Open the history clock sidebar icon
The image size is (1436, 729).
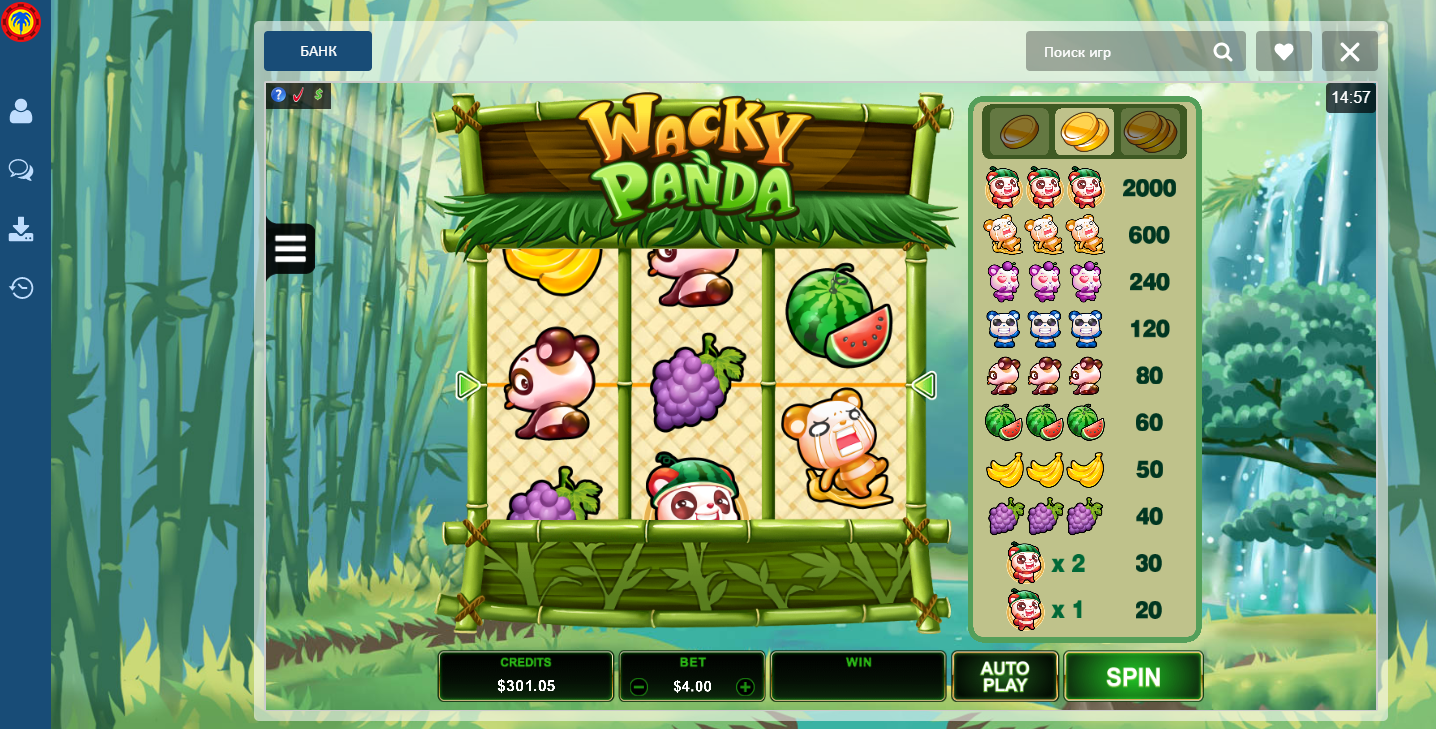[x=21, y=289]
